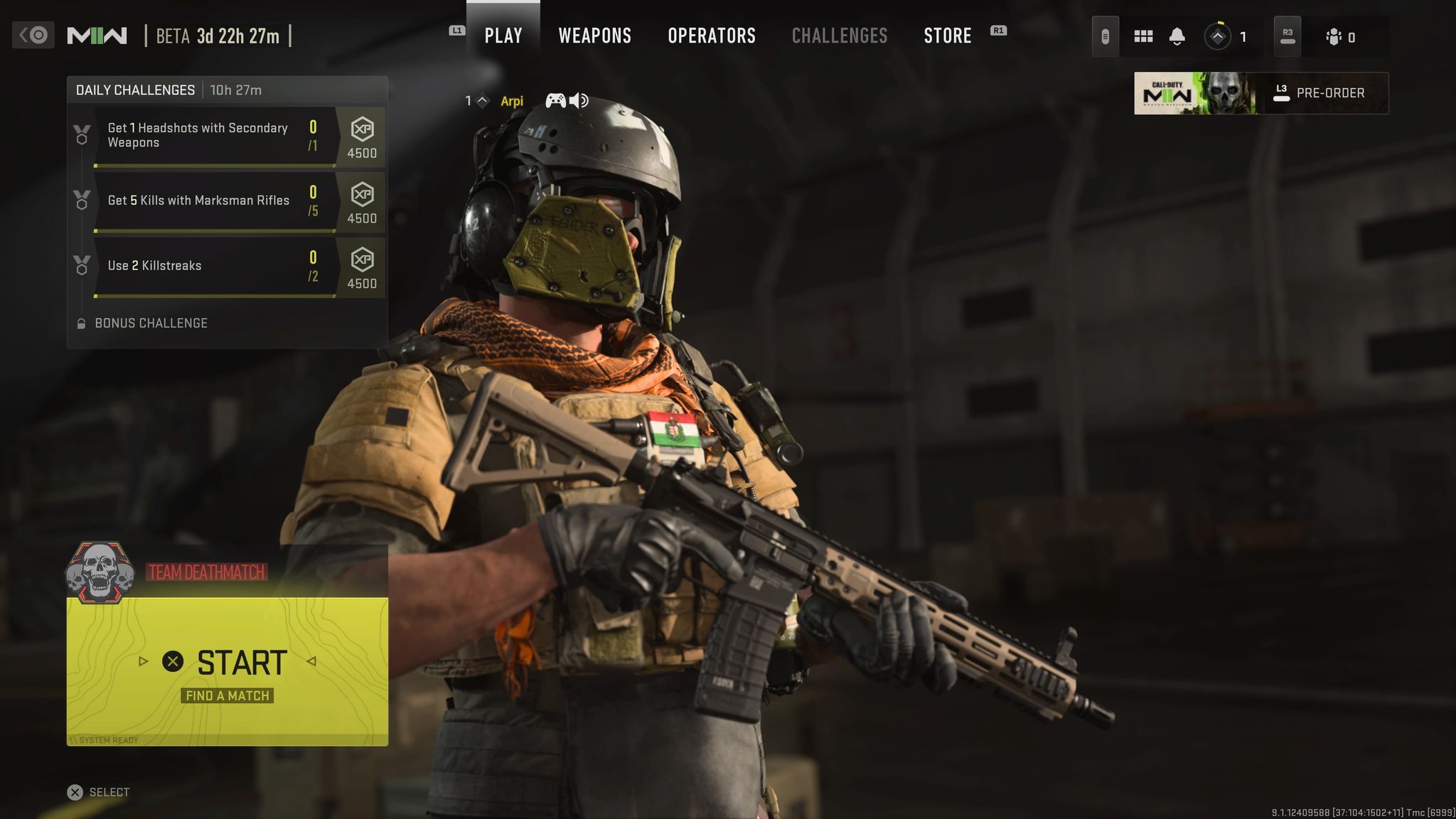Open the Weapons tab
Viewport: 1456px width, 819px height.
(x=594, y=36)
